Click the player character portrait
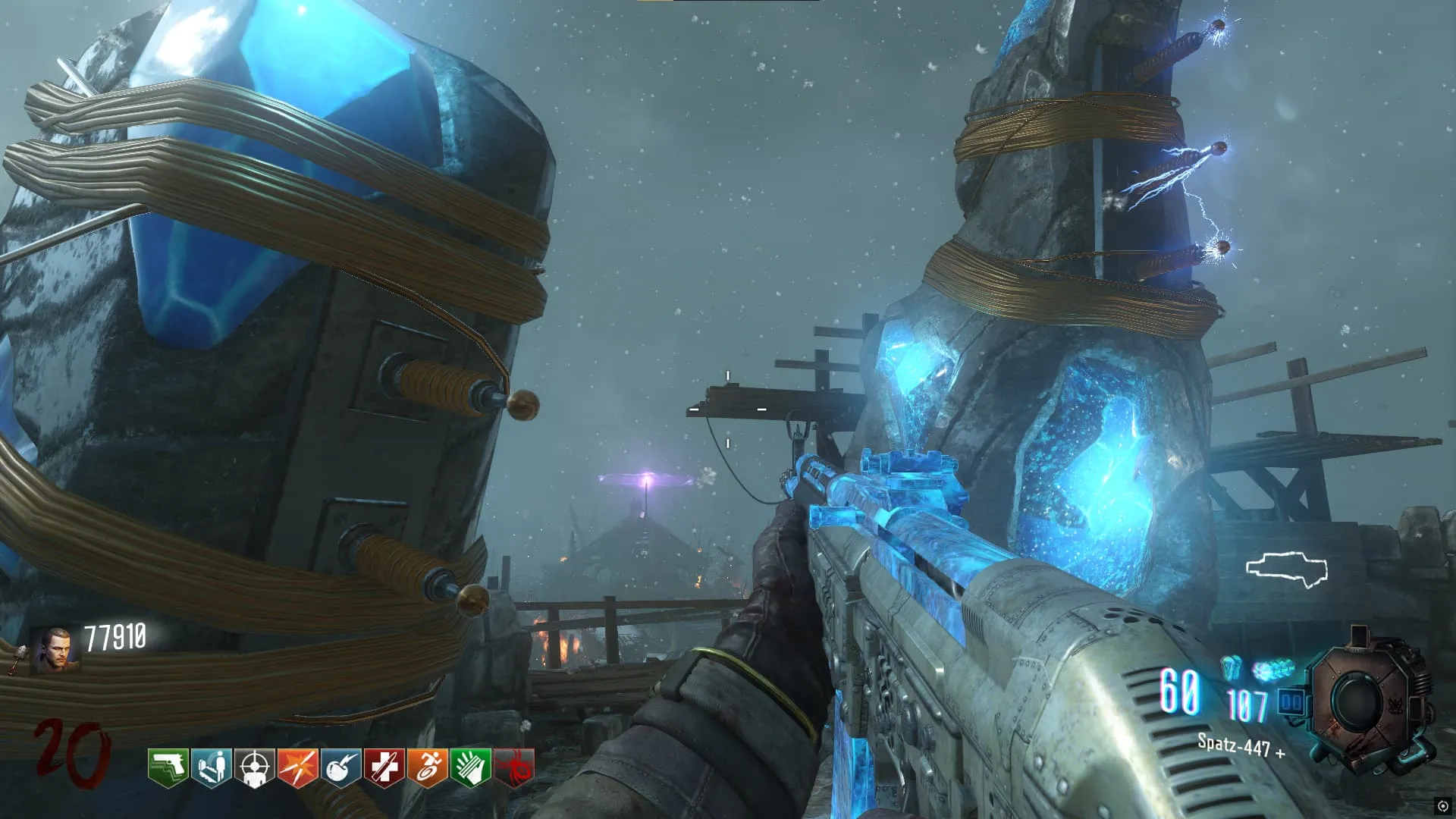 pyautogui.click(x=55, y=651)
